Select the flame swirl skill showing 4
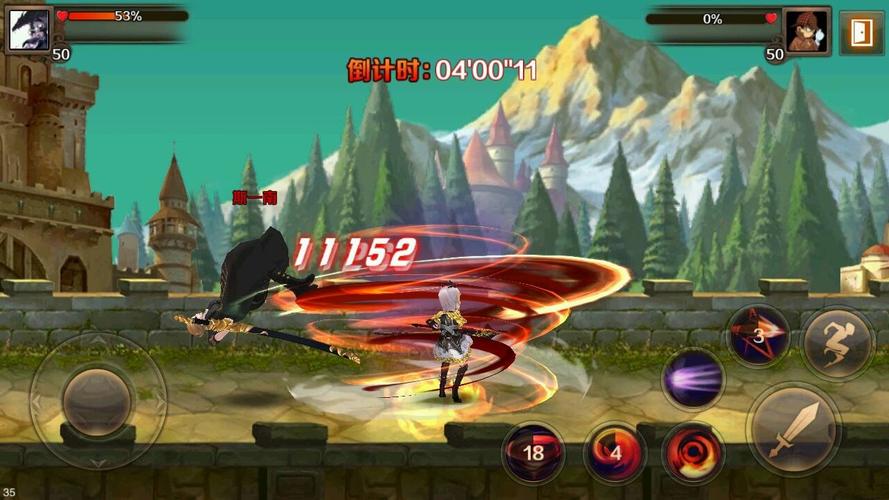This screenshot has width=889, height=500. [x=615, y=452]
